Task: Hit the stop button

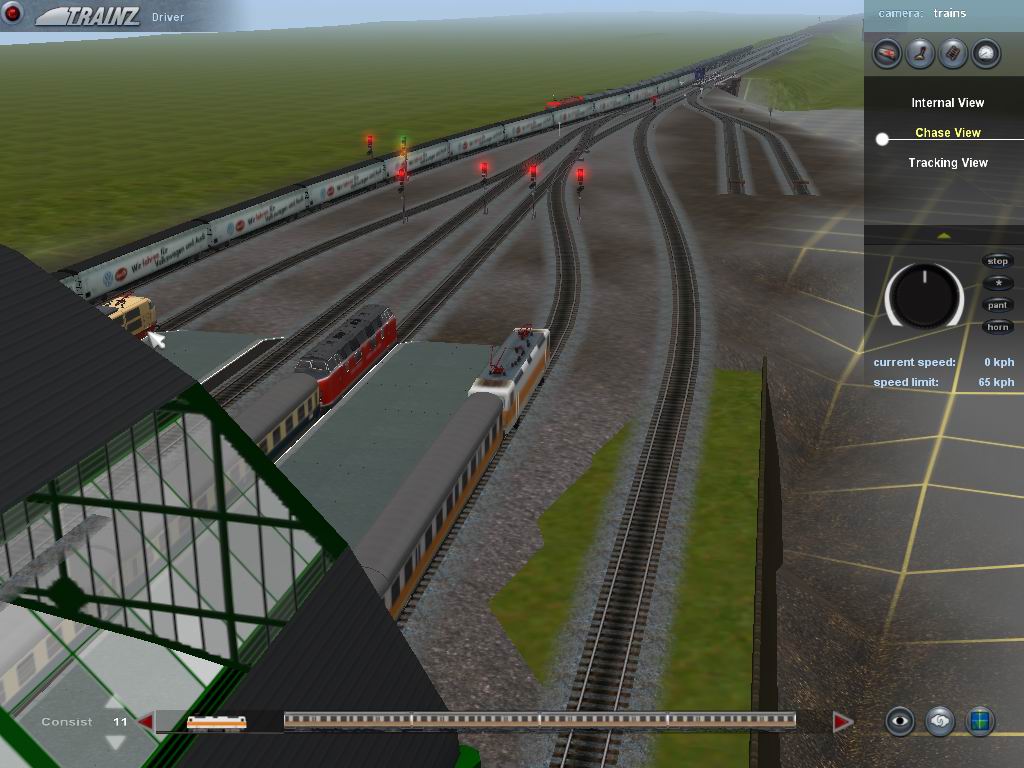Action: (x=998, y=261)
